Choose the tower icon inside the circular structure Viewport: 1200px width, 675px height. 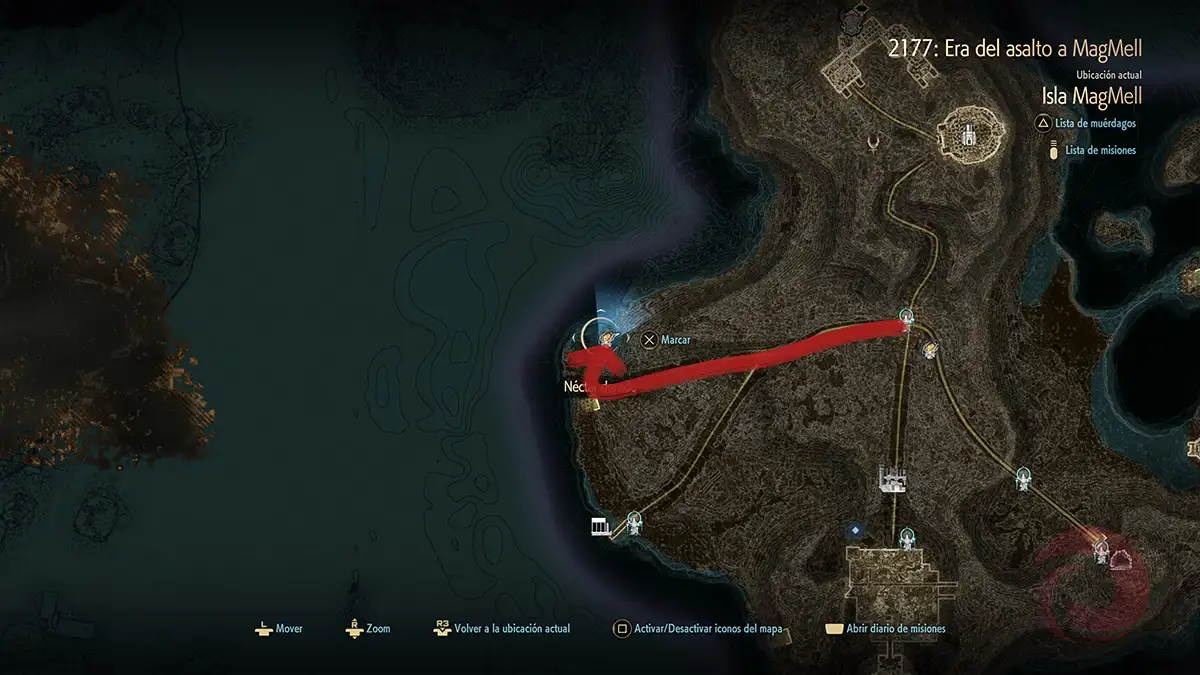(x=968, y=135)
